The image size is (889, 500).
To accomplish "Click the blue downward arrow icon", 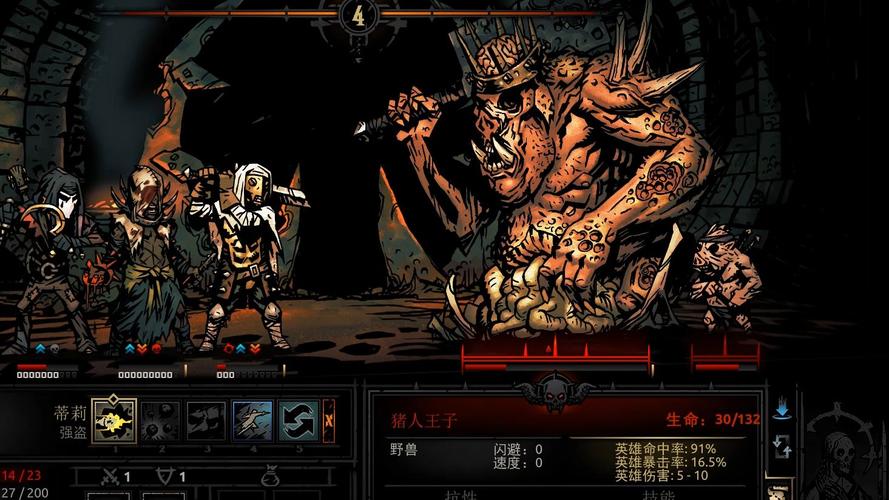I will click(x=782, y=409).
